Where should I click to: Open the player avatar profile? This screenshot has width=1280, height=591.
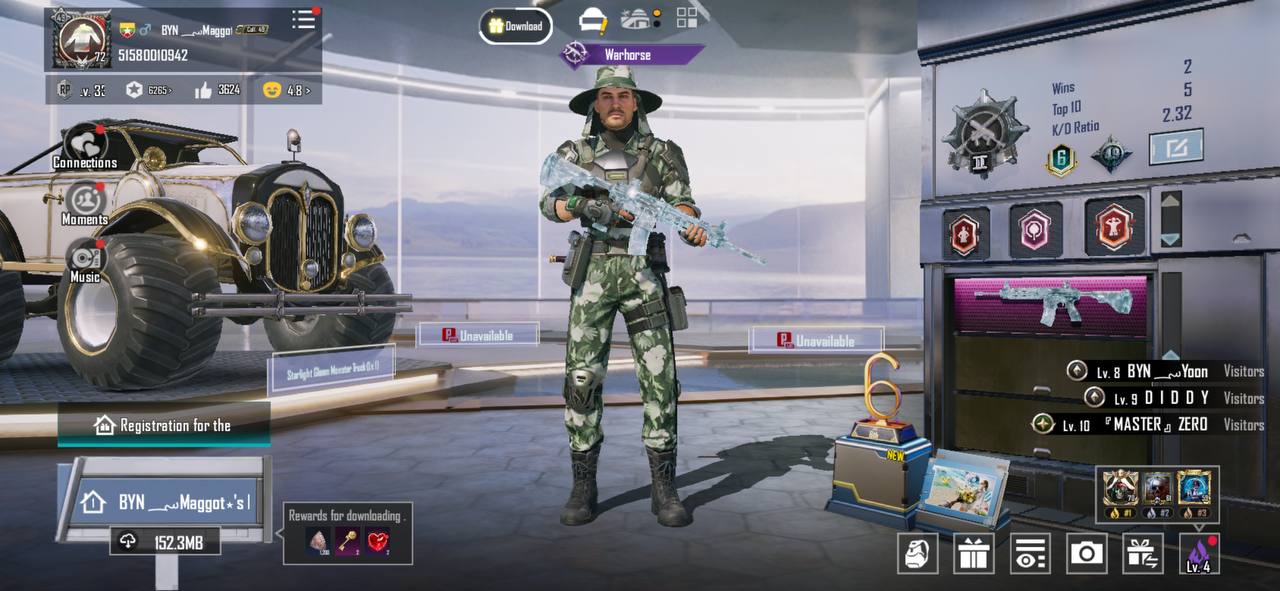[83, 39]
